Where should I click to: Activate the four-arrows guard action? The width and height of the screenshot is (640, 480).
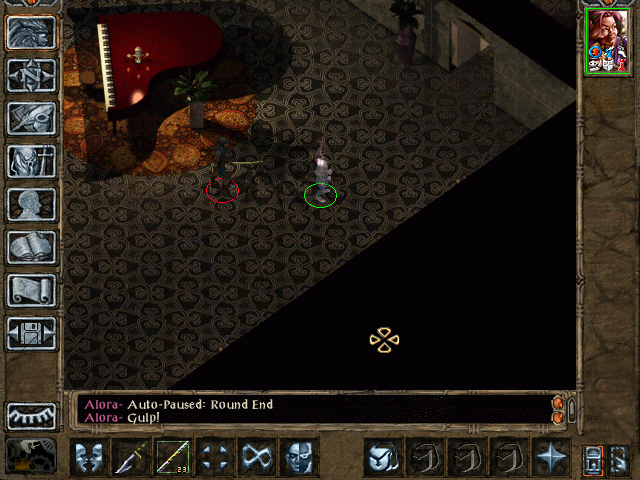(x=214, y=458)
